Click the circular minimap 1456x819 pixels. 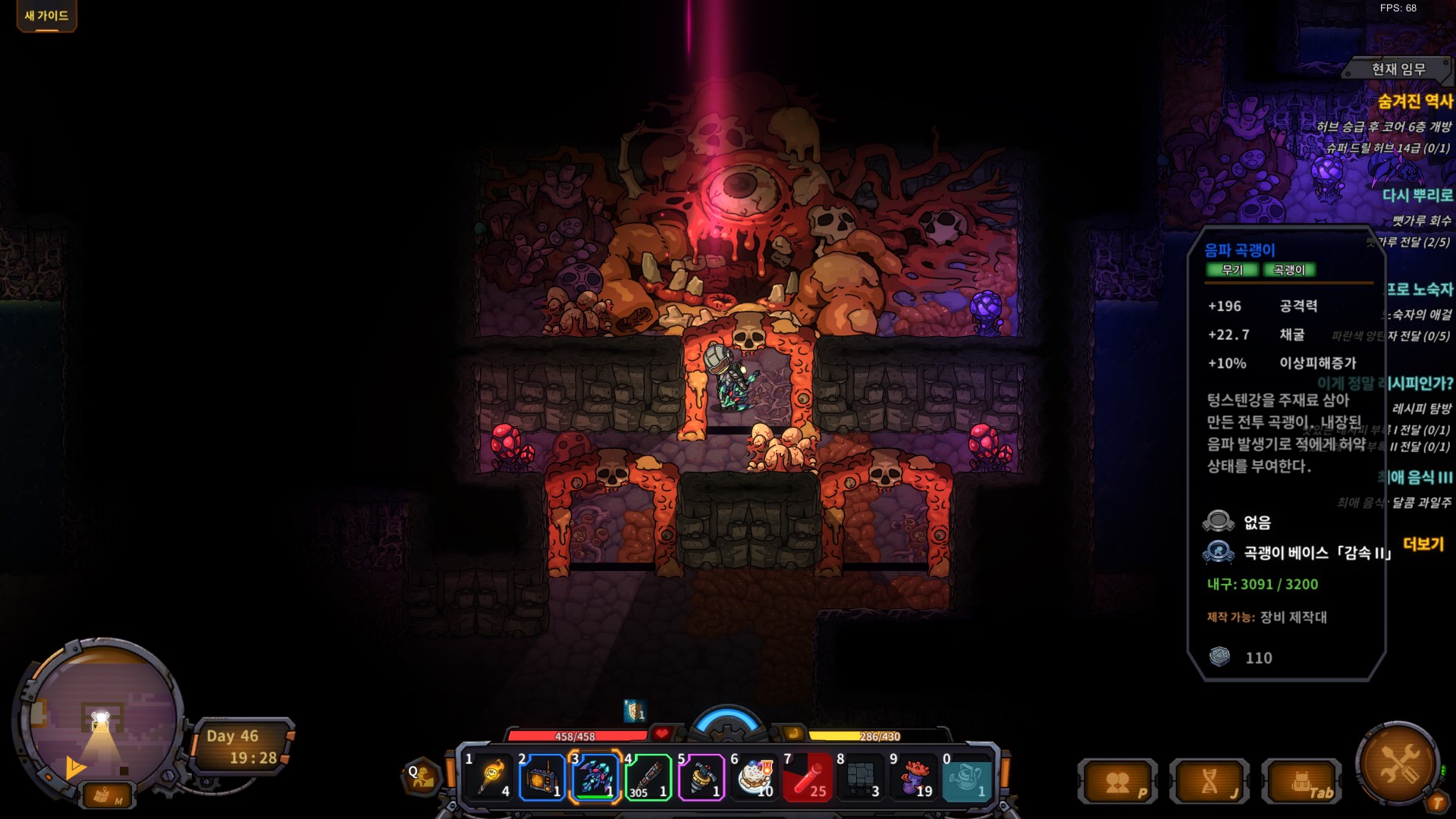click(102, 715)
